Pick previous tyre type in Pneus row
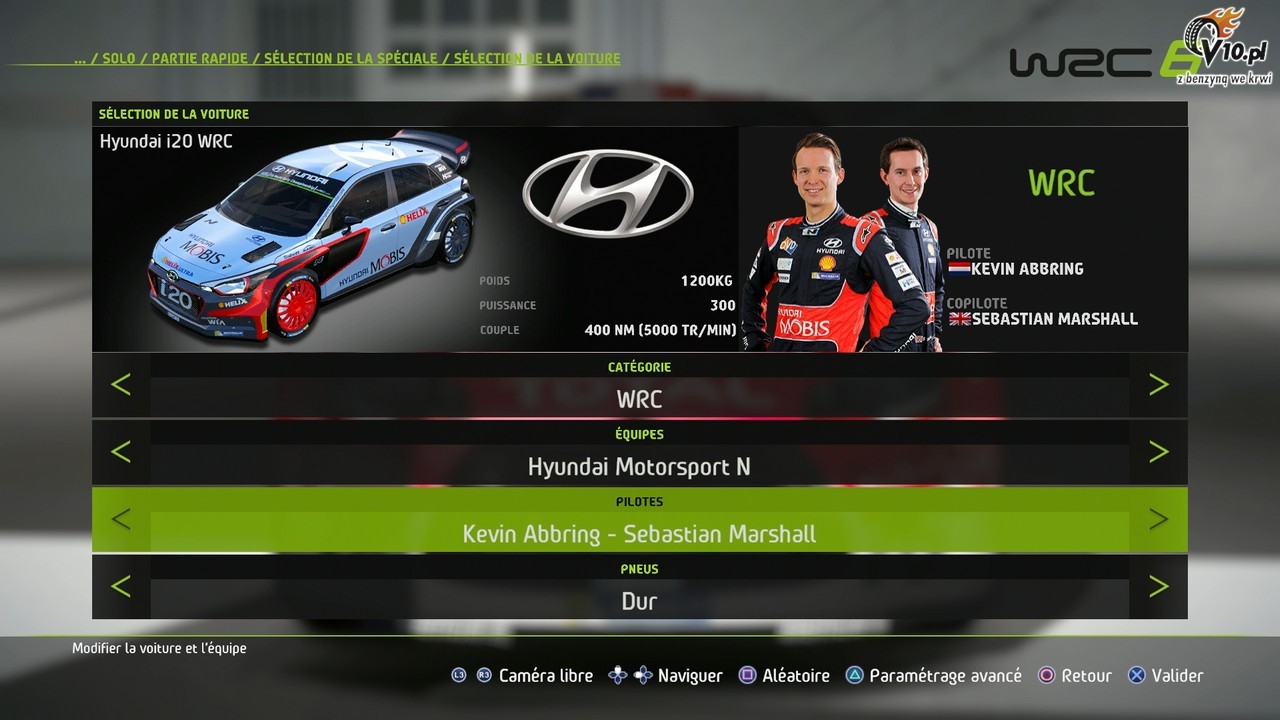 pos(121,586)
